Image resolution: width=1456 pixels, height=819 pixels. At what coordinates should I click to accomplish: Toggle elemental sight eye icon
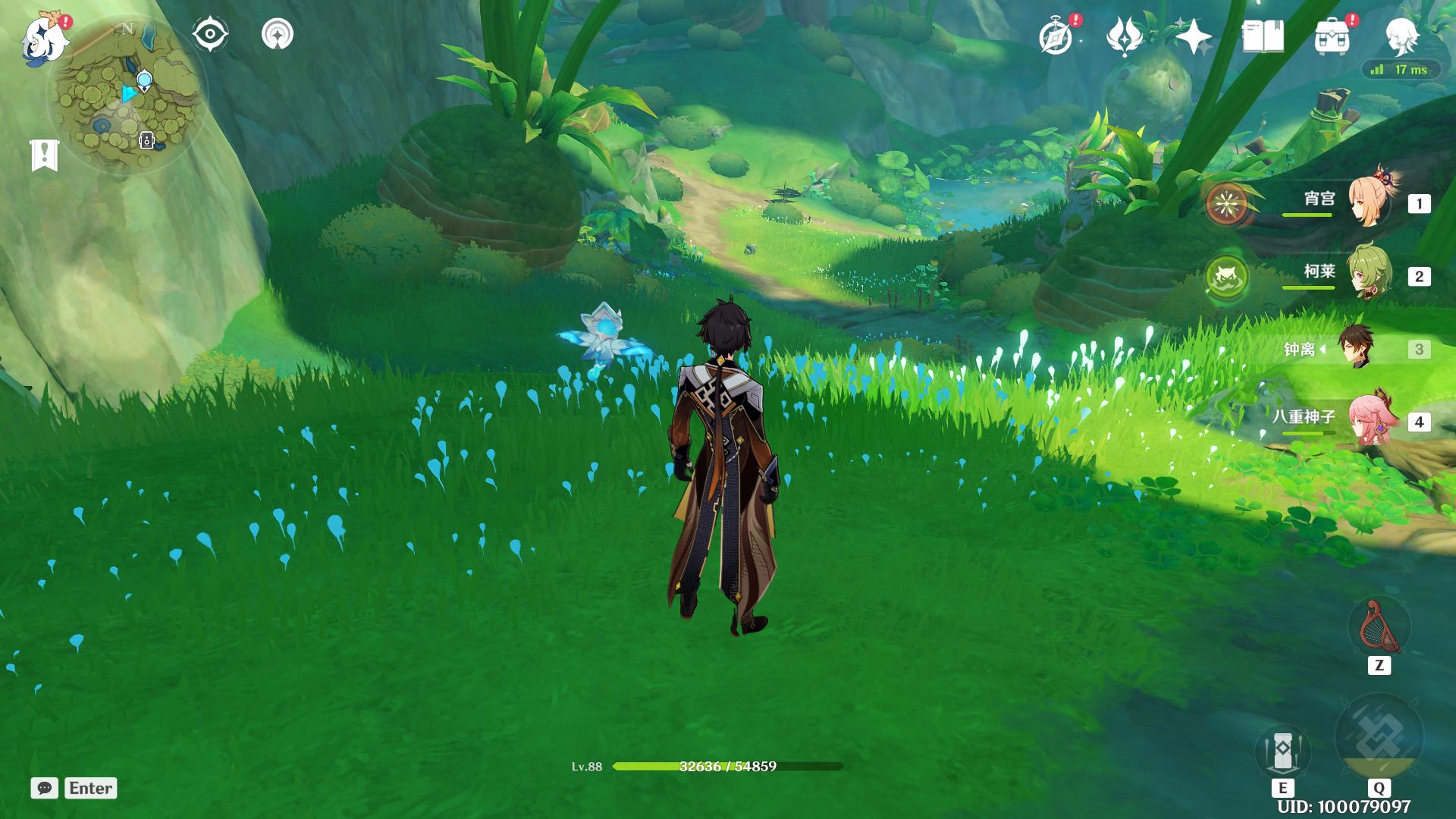[210, 35]
